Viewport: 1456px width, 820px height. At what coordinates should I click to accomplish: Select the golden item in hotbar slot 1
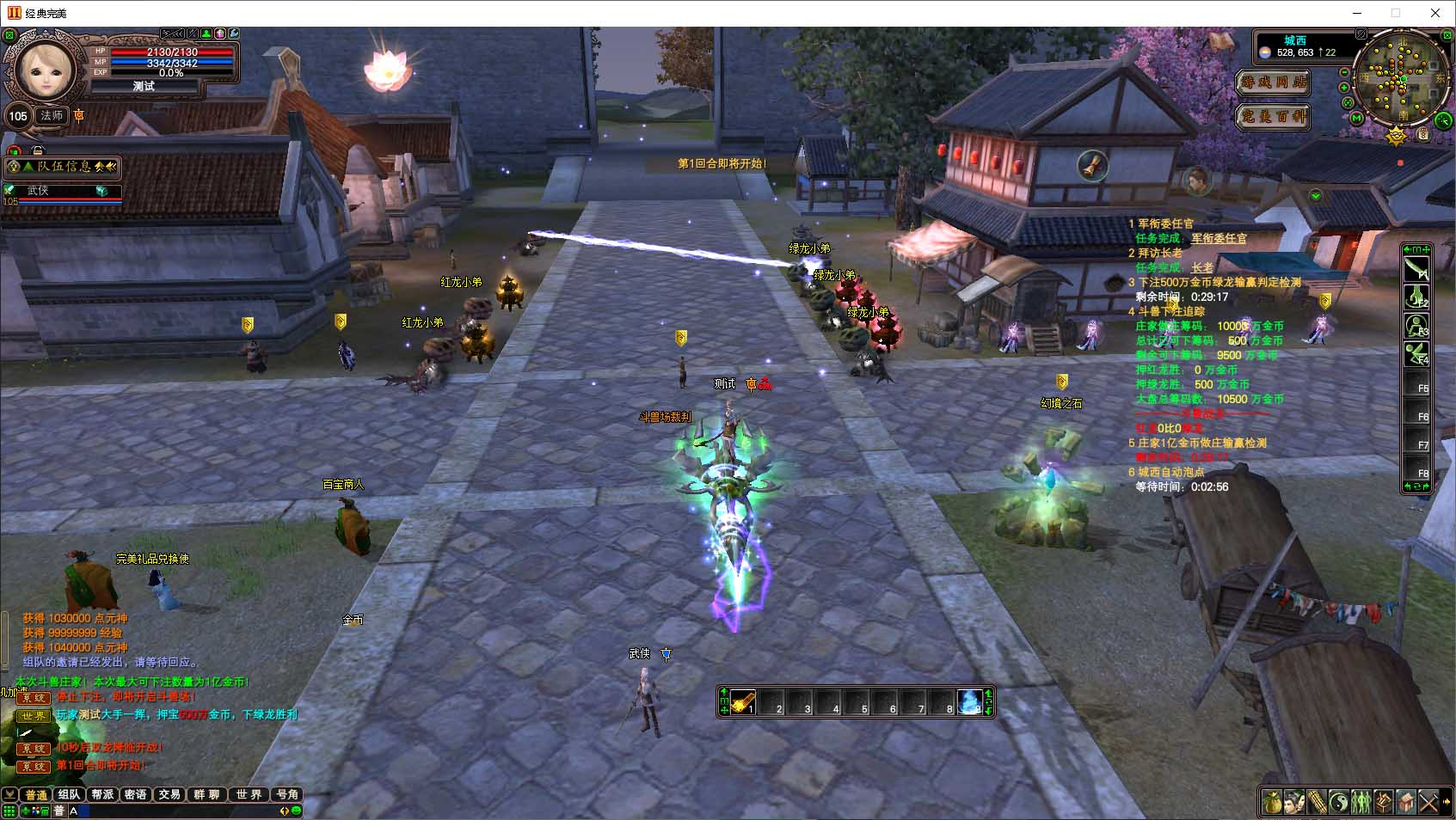[743, 702]
